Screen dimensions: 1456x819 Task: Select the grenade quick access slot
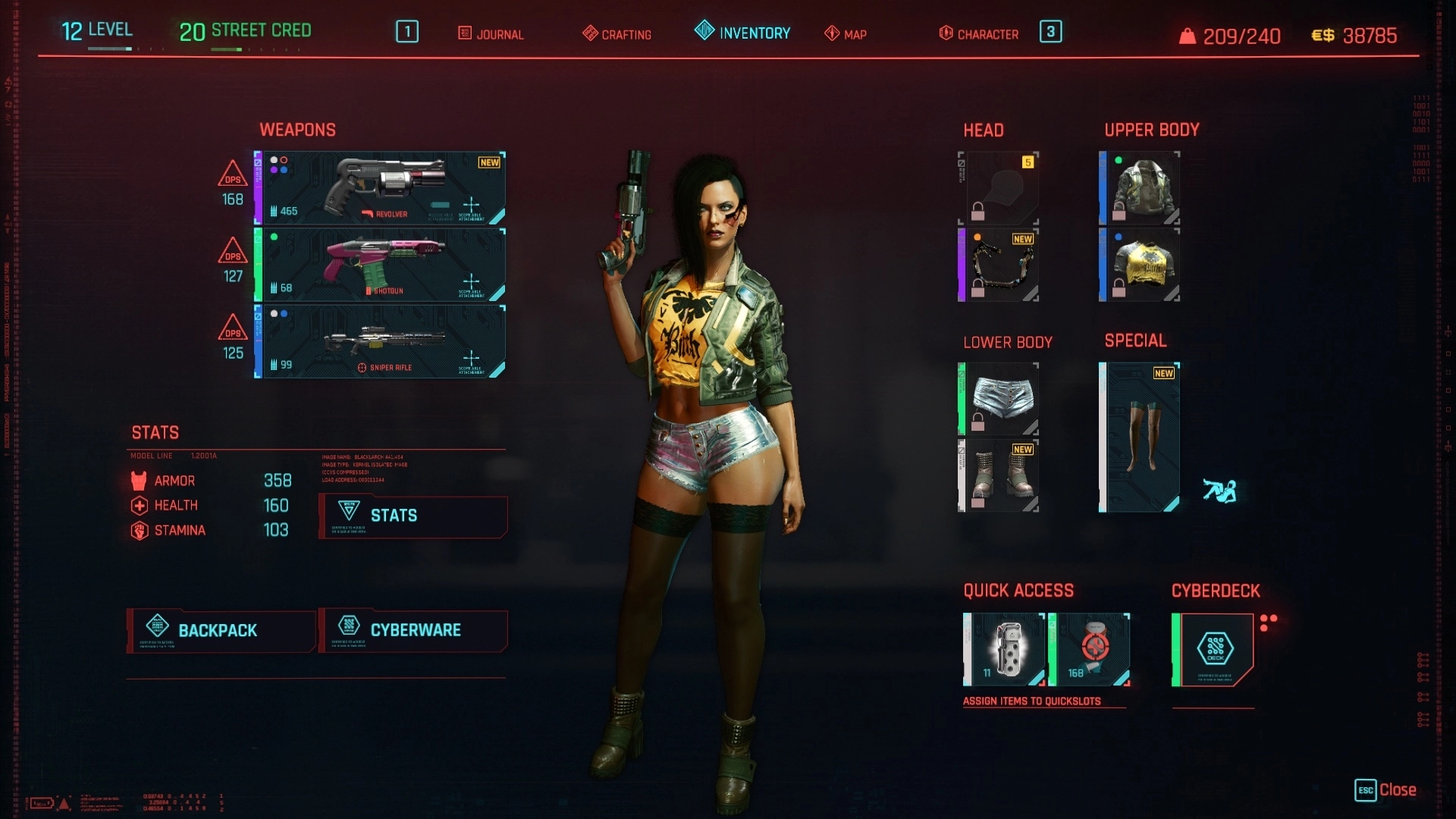(x=1005, y=649)
